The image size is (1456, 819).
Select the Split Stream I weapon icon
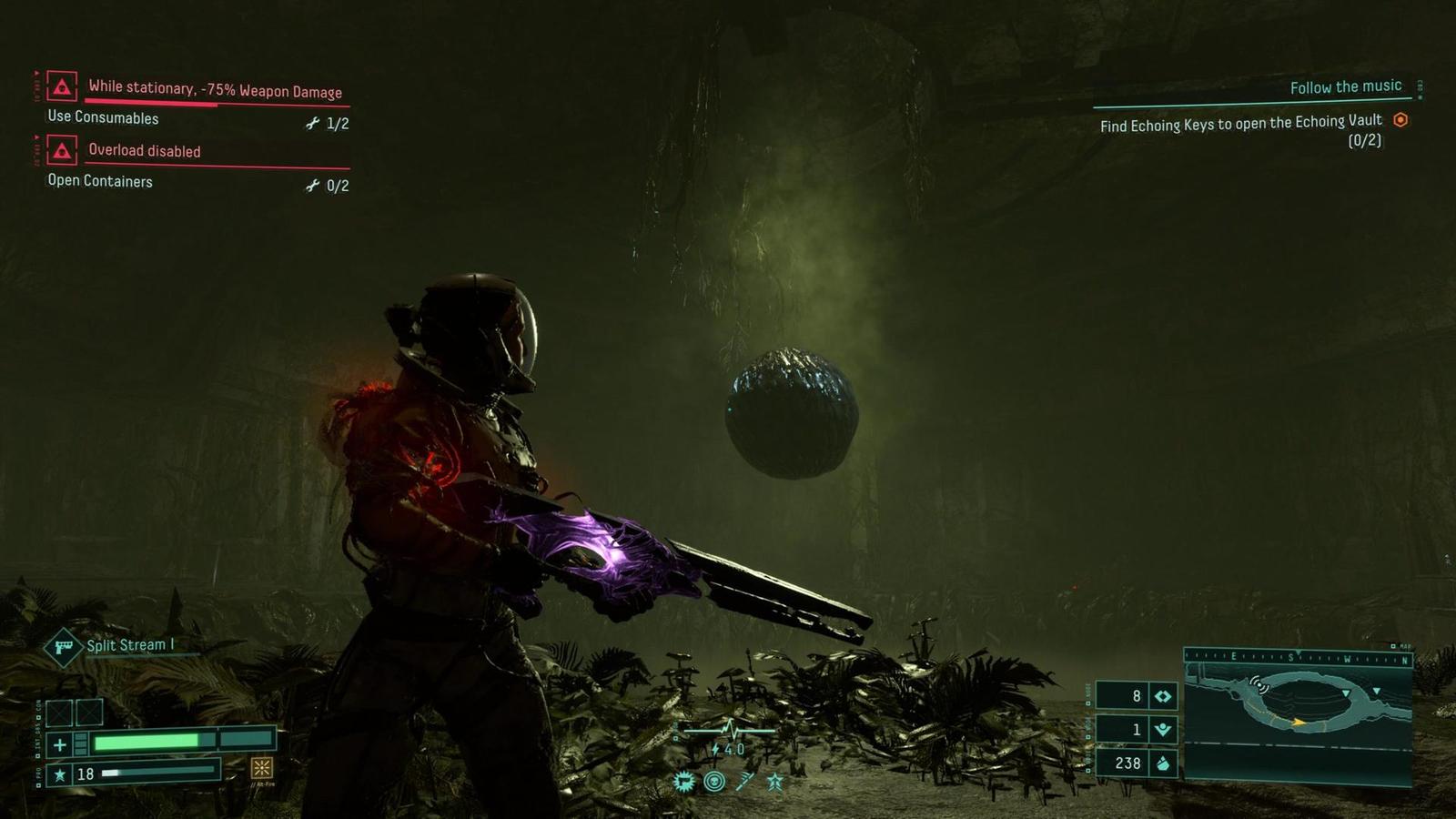(x=64, y=647)
